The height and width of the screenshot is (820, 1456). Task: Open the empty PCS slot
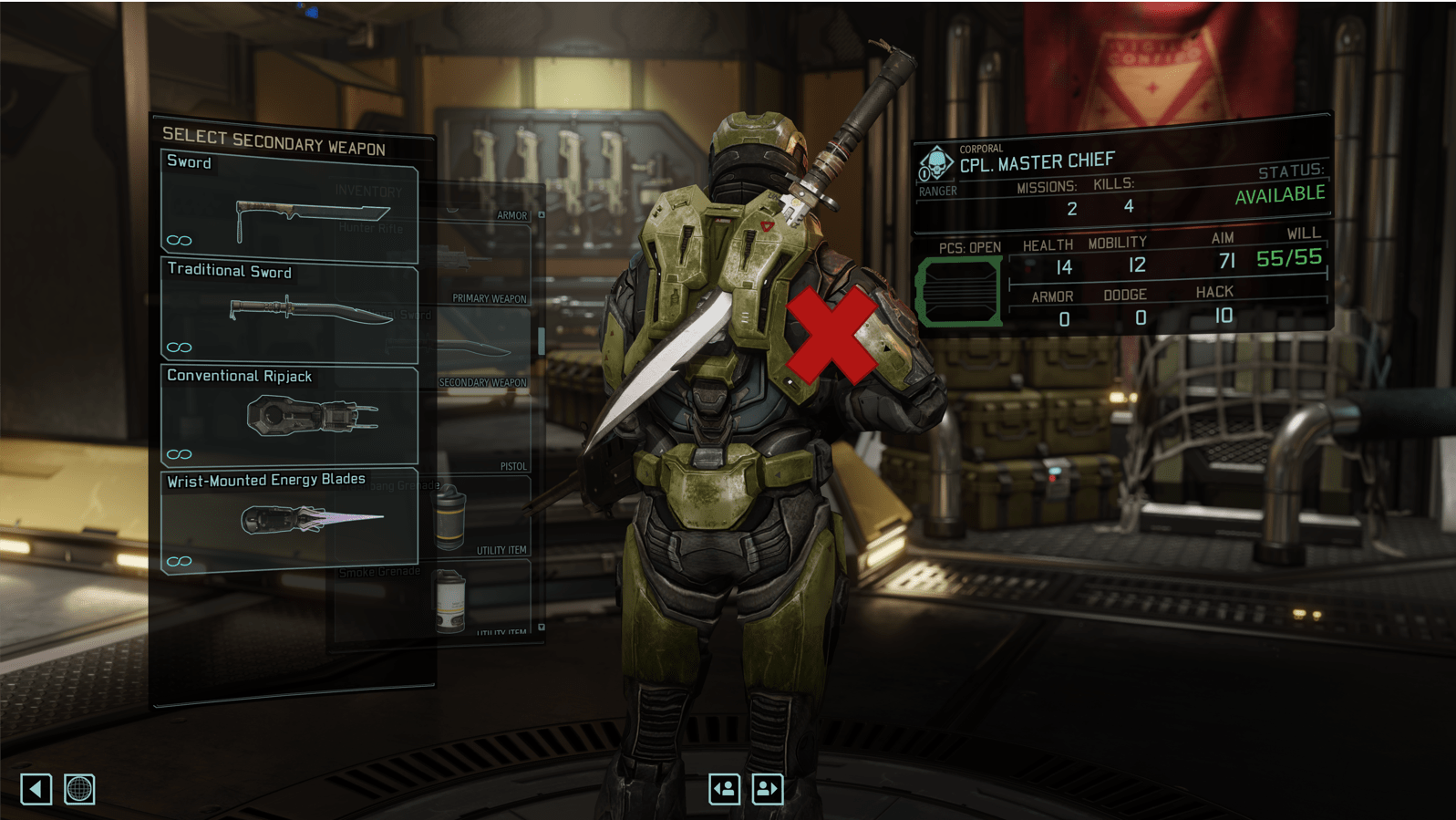[959, 292]
